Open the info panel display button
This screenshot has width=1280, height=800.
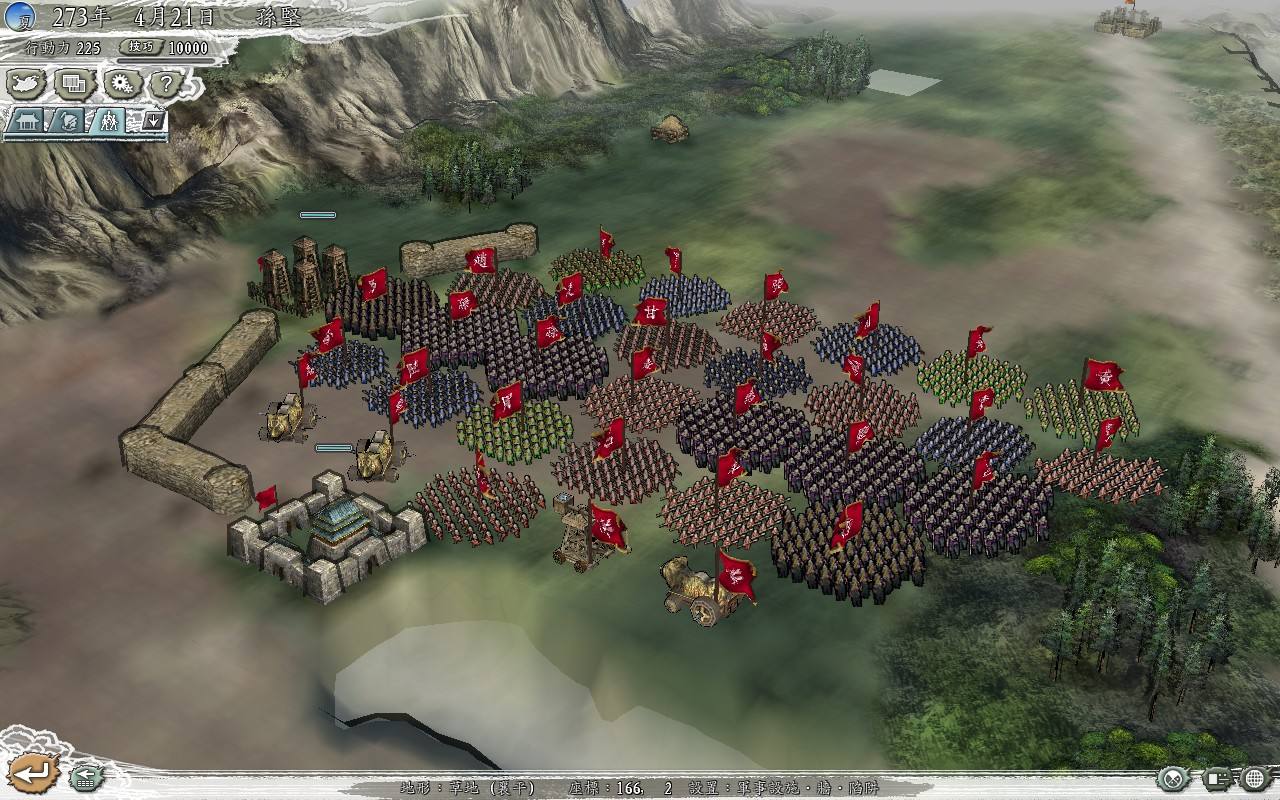click(x=1217, y=778)
